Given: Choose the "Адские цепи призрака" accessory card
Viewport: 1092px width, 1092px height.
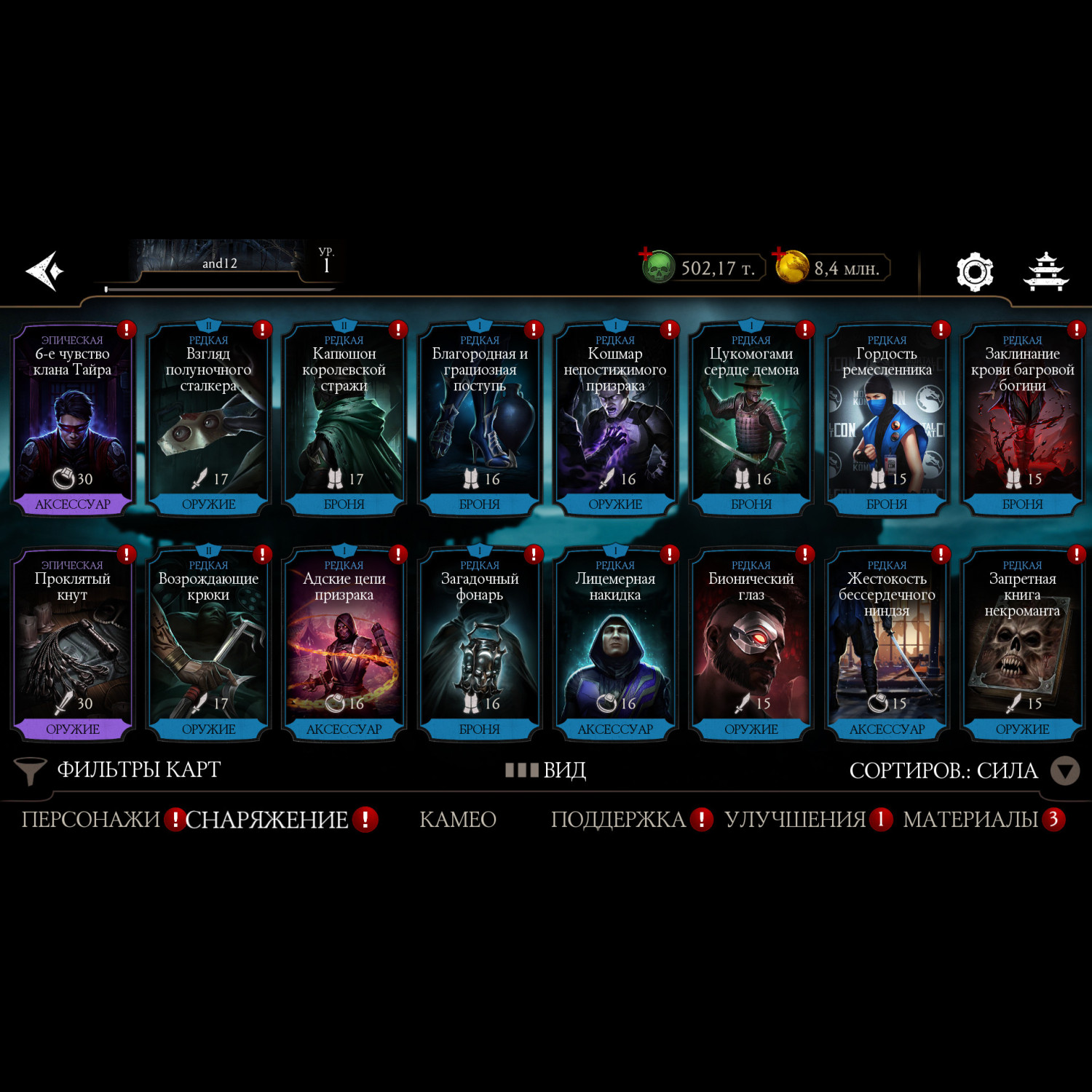Looking at the screenshot, I should pos(344,645).
